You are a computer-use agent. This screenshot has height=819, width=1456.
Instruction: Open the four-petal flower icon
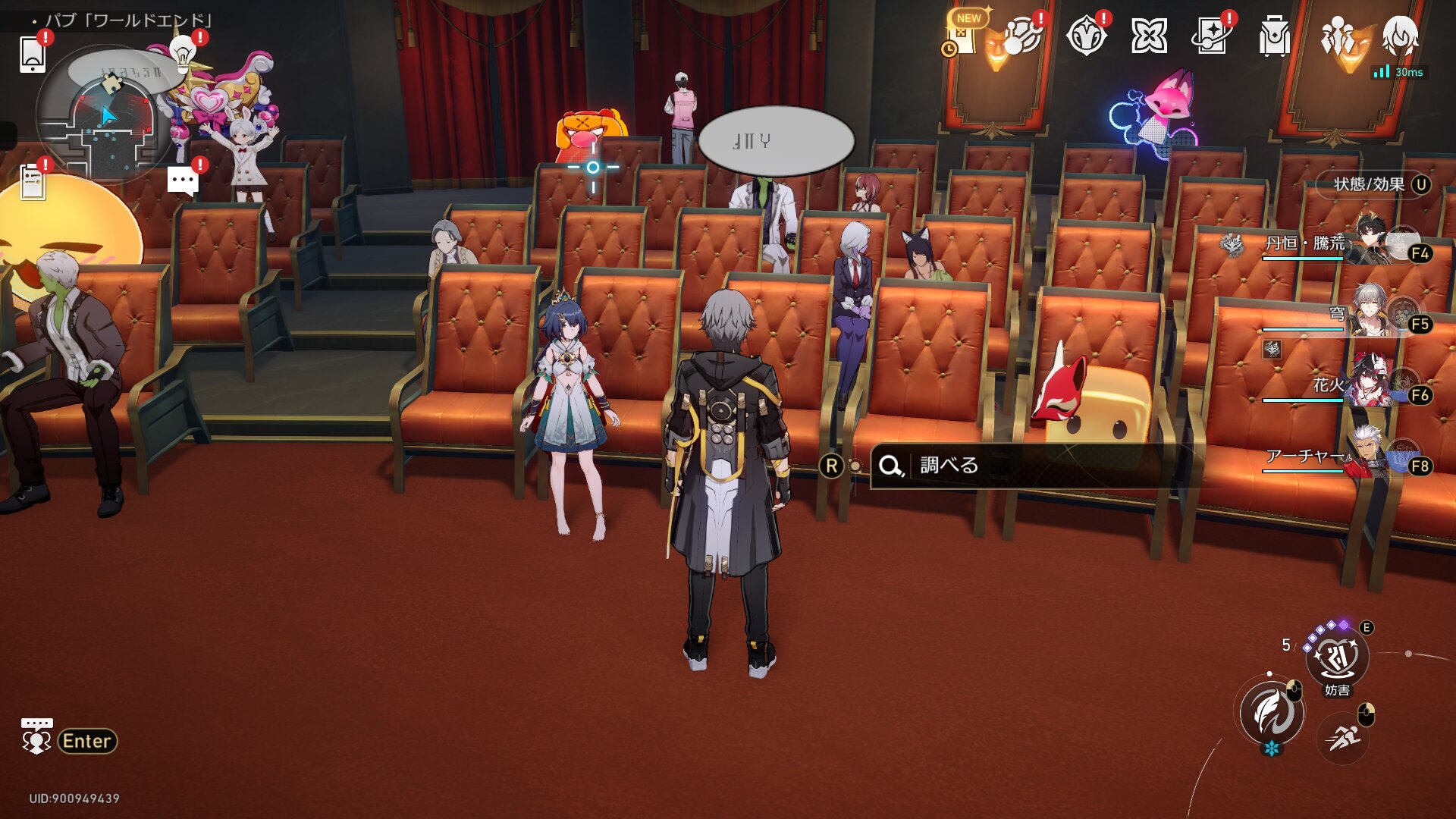(1149, 36)
